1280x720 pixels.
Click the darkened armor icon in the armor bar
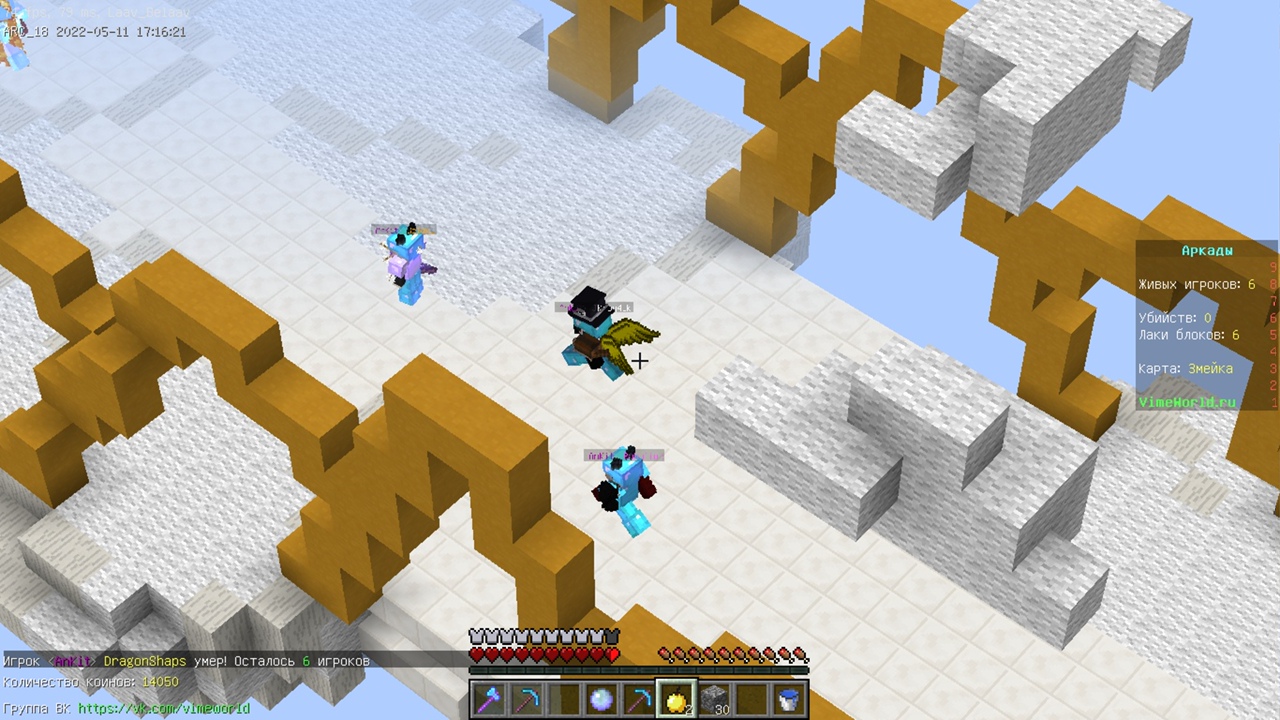click(613, 634)
